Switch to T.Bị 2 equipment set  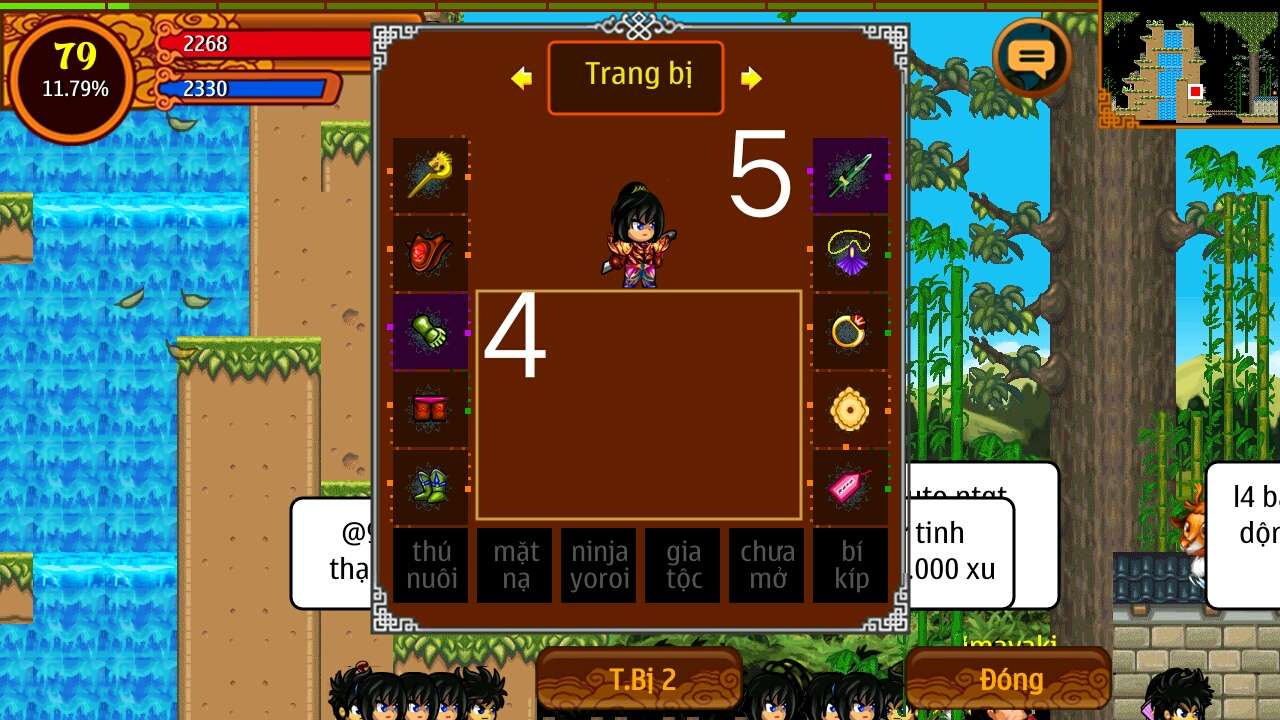pos(640,680)
